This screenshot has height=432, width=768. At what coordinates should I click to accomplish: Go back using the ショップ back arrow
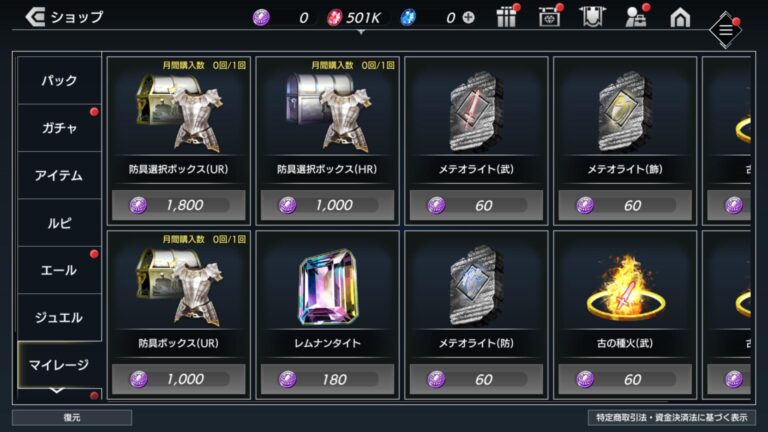(35, 16)
